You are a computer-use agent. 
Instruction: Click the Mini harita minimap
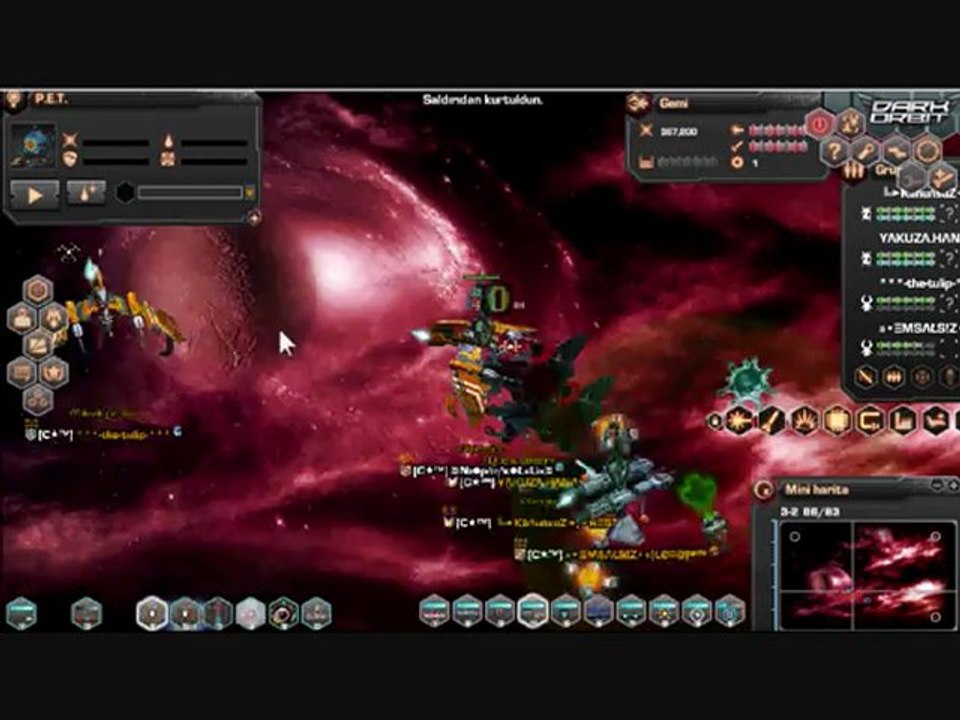coord(863,577)
